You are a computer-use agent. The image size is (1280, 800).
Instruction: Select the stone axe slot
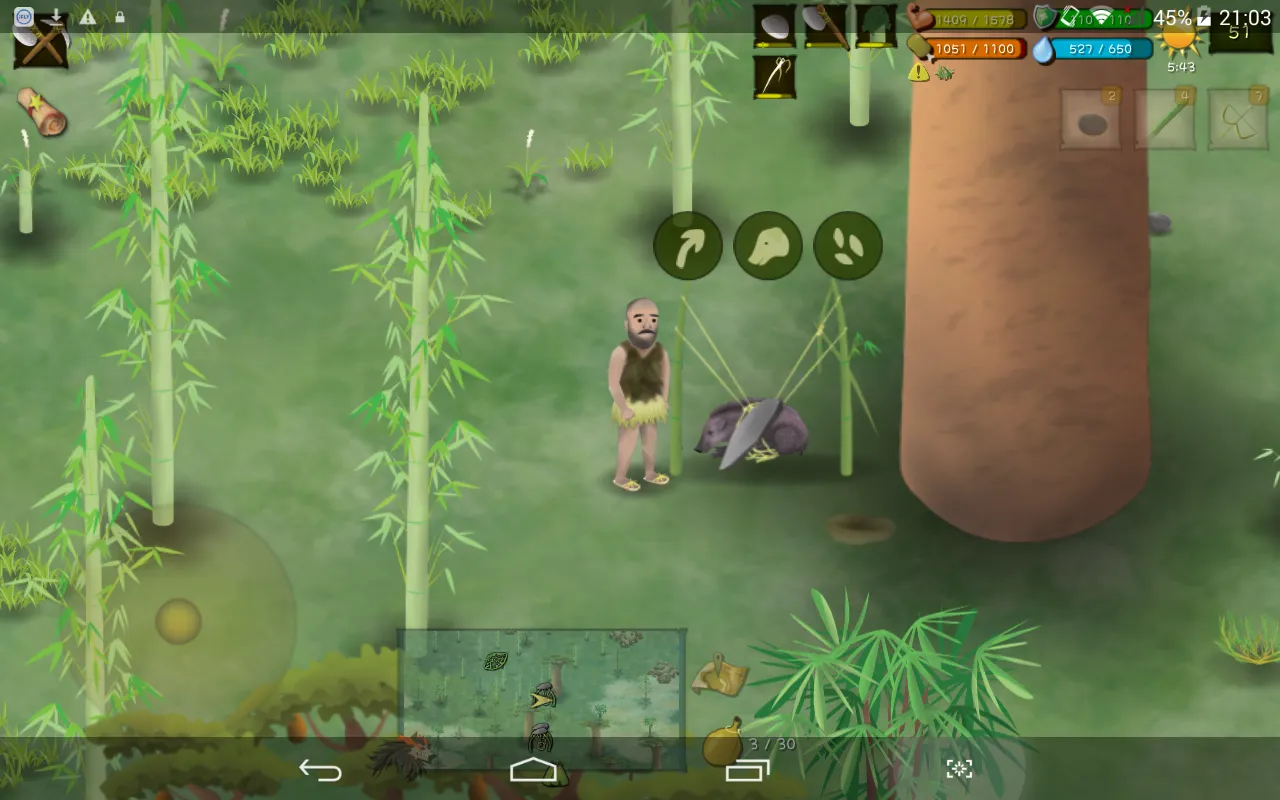click(x=826, y=27)
